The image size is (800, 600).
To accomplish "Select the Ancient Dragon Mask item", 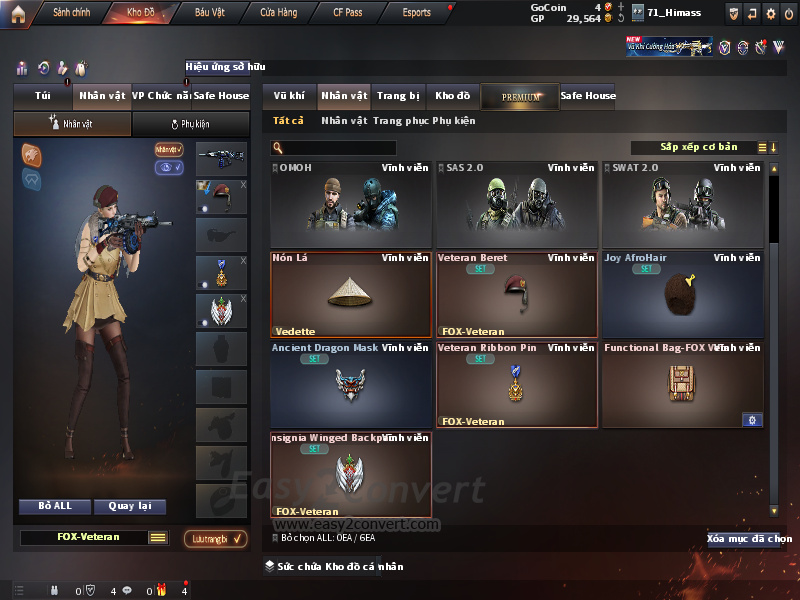I will (351, 384).
